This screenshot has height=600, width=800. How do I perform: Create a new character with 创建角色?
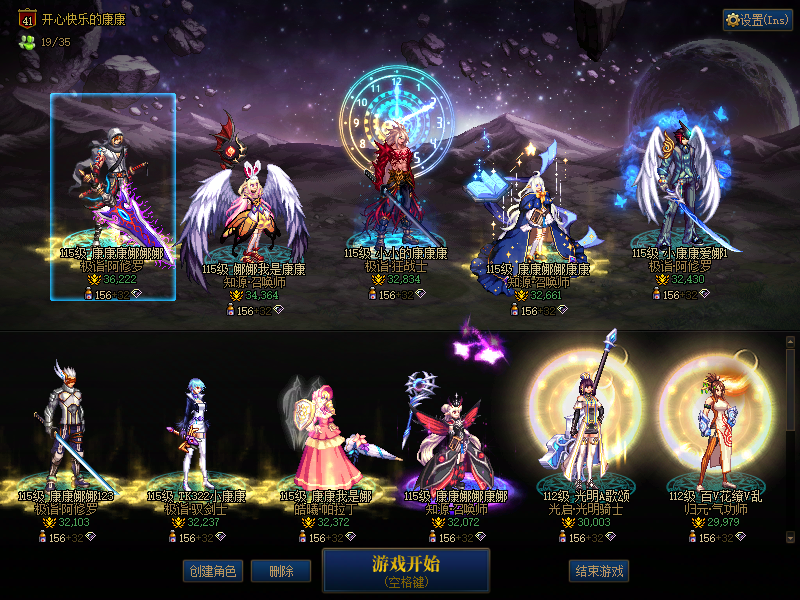pos(211,571)
